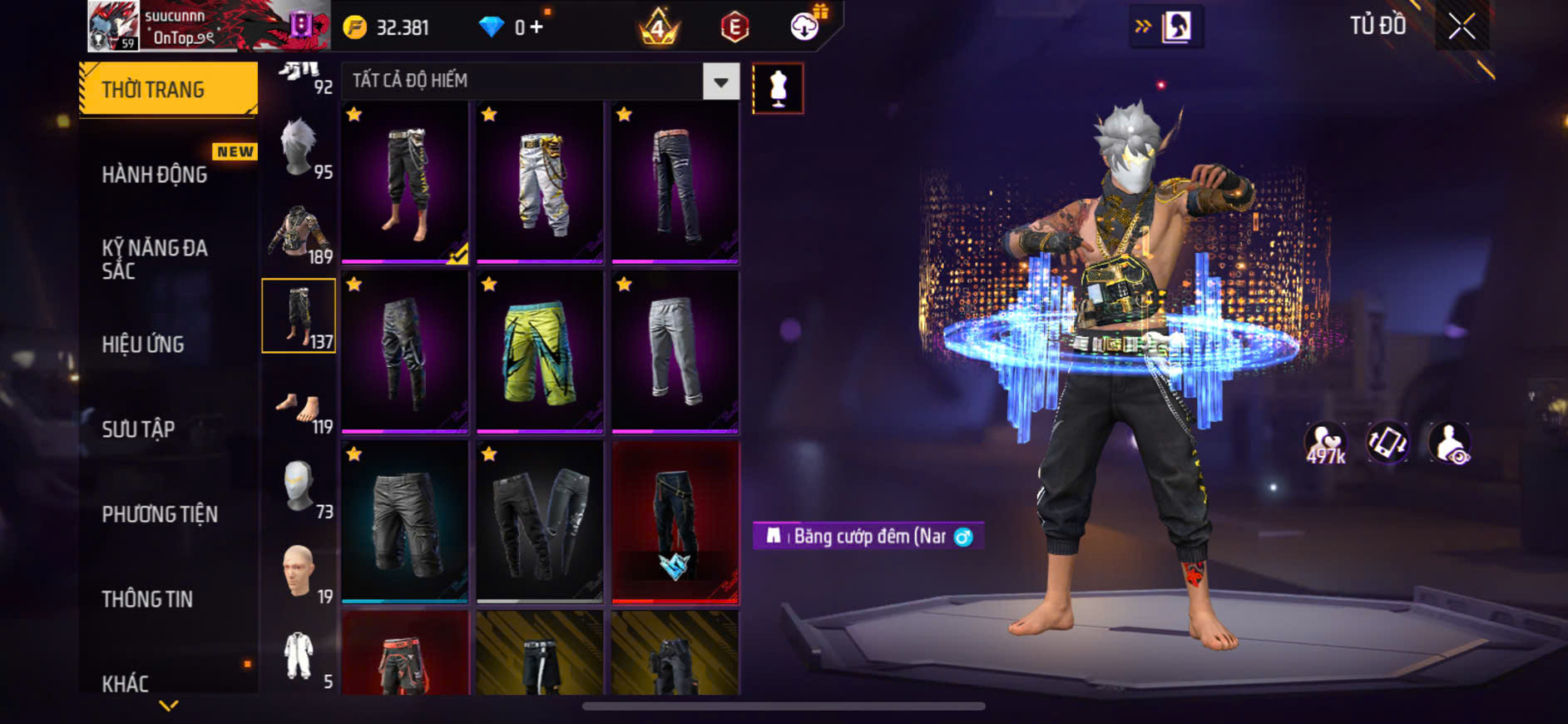Open the Thông Tin tab
The width and height of the screenshot is (1568, 724).
(147, 599)
